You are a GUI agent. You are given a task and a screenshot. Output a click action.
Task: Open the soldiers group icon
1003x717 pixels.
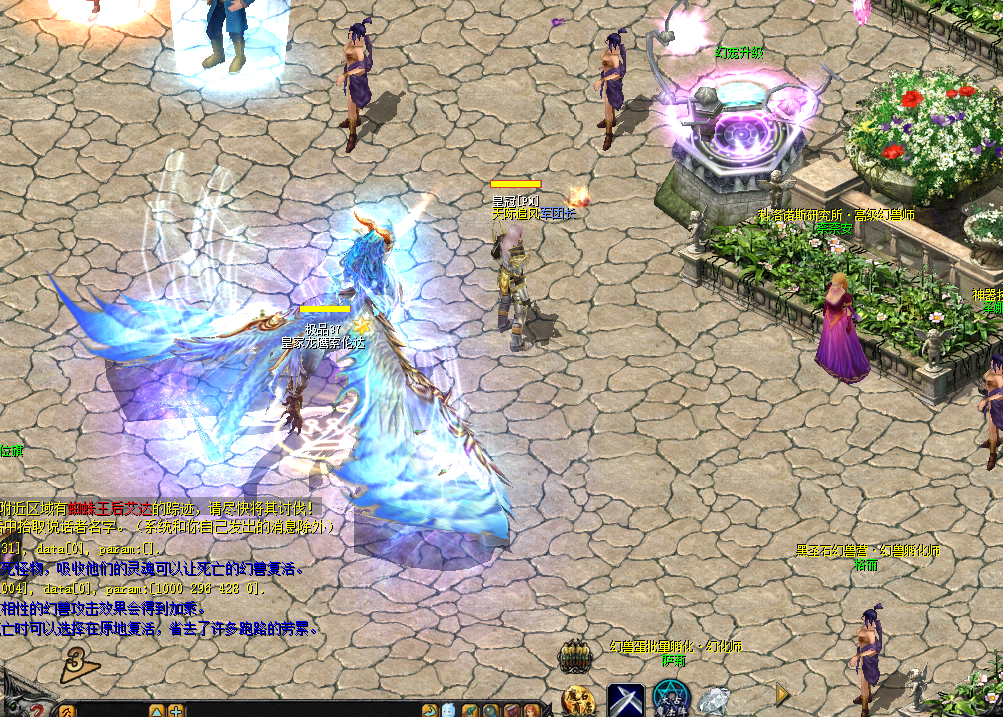point(575,656)
